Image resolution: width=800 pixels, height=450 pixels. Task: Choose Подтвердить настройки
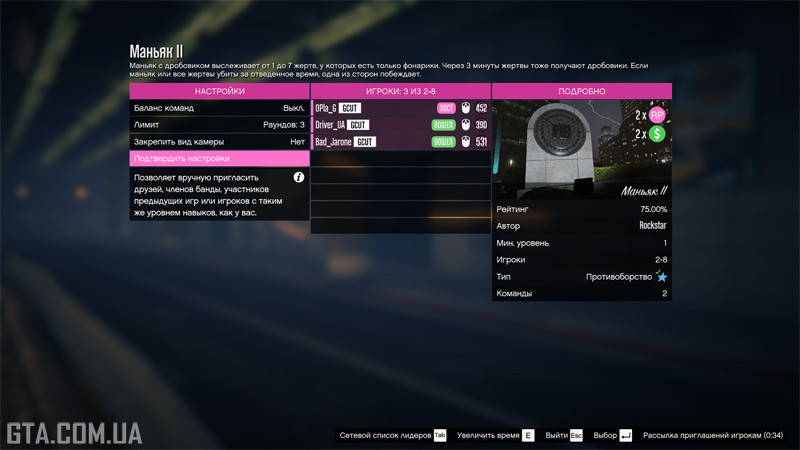[x=219, y=158]
